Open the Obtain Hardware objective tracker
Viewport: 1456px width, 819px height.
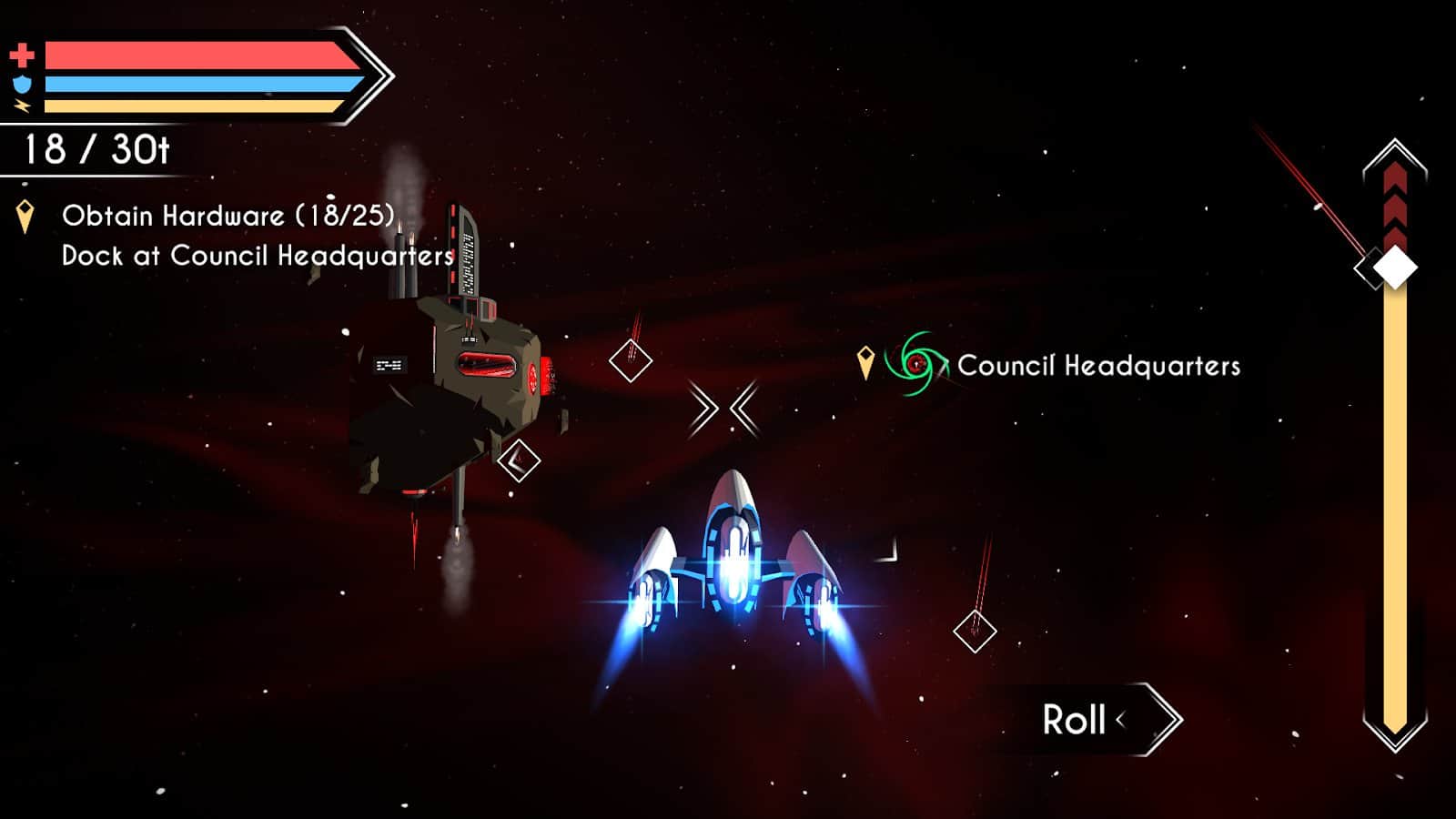tap(227, 217)
